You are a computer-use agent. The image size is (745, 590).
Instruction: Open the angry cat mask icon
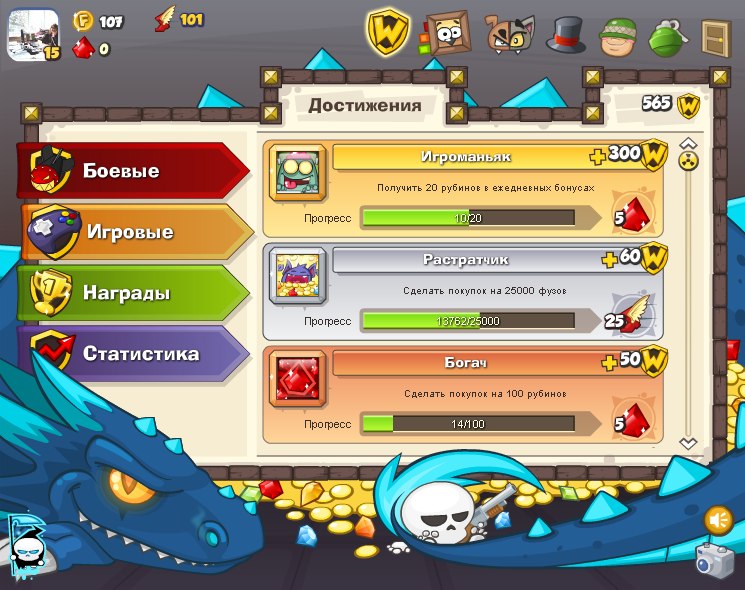pos(510,34)
